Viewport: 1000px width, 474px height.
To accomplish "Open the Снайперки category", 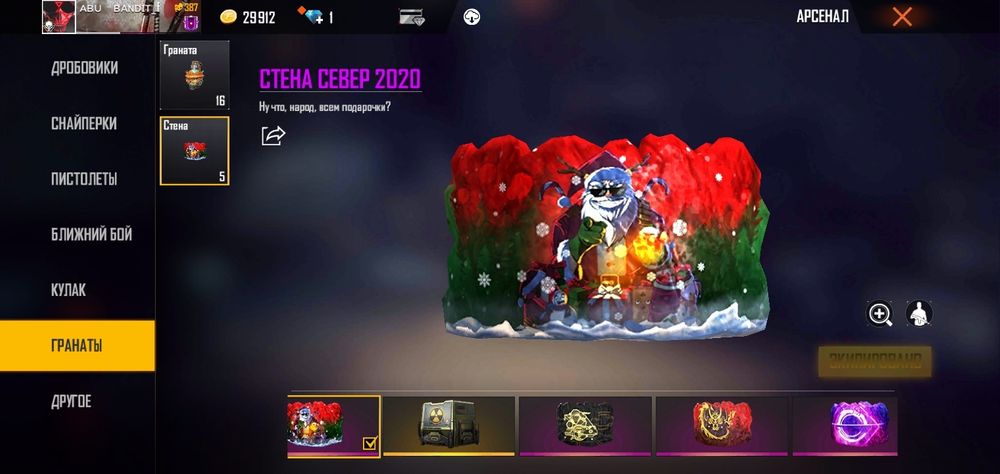I will click(x=84, y=124).
